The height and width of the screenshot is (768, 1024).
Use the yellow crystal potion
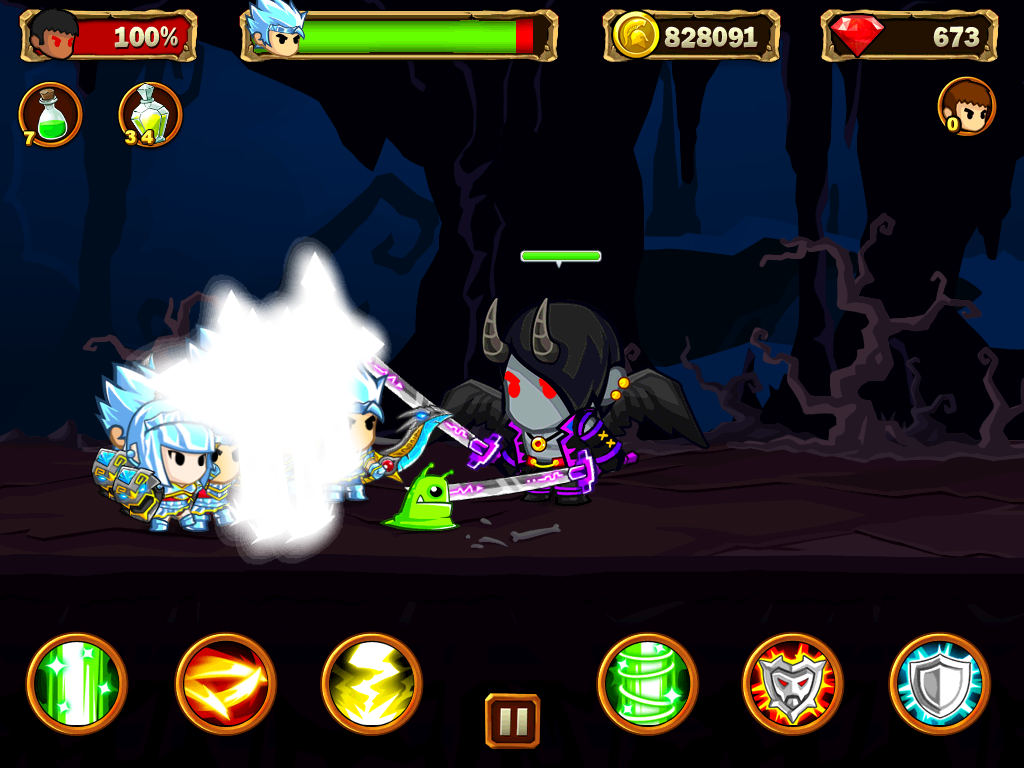pos(150,115)
